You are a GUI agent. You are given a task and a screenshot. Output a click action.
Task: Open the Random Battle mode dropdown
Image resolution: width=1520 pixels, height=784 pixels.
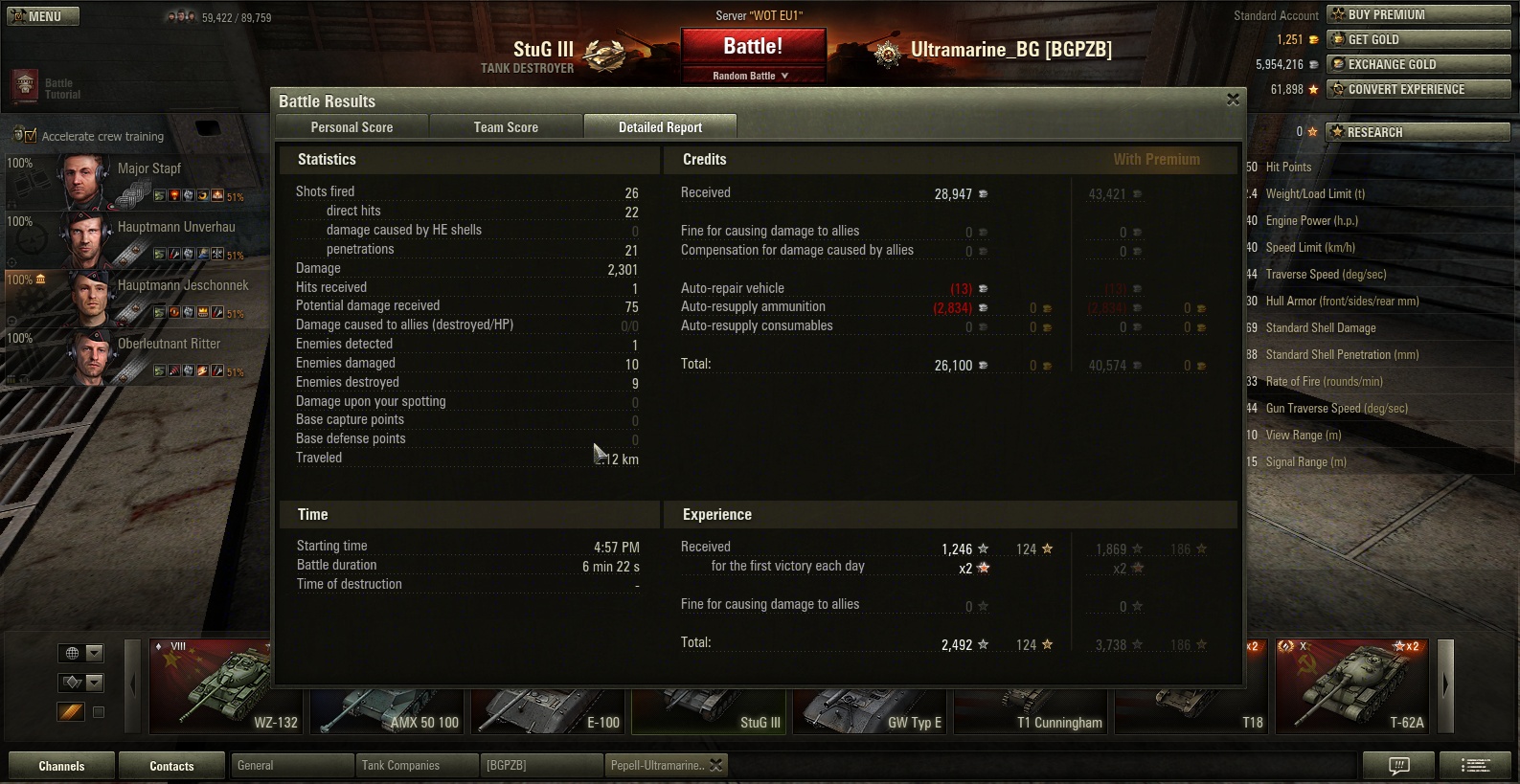752,76
